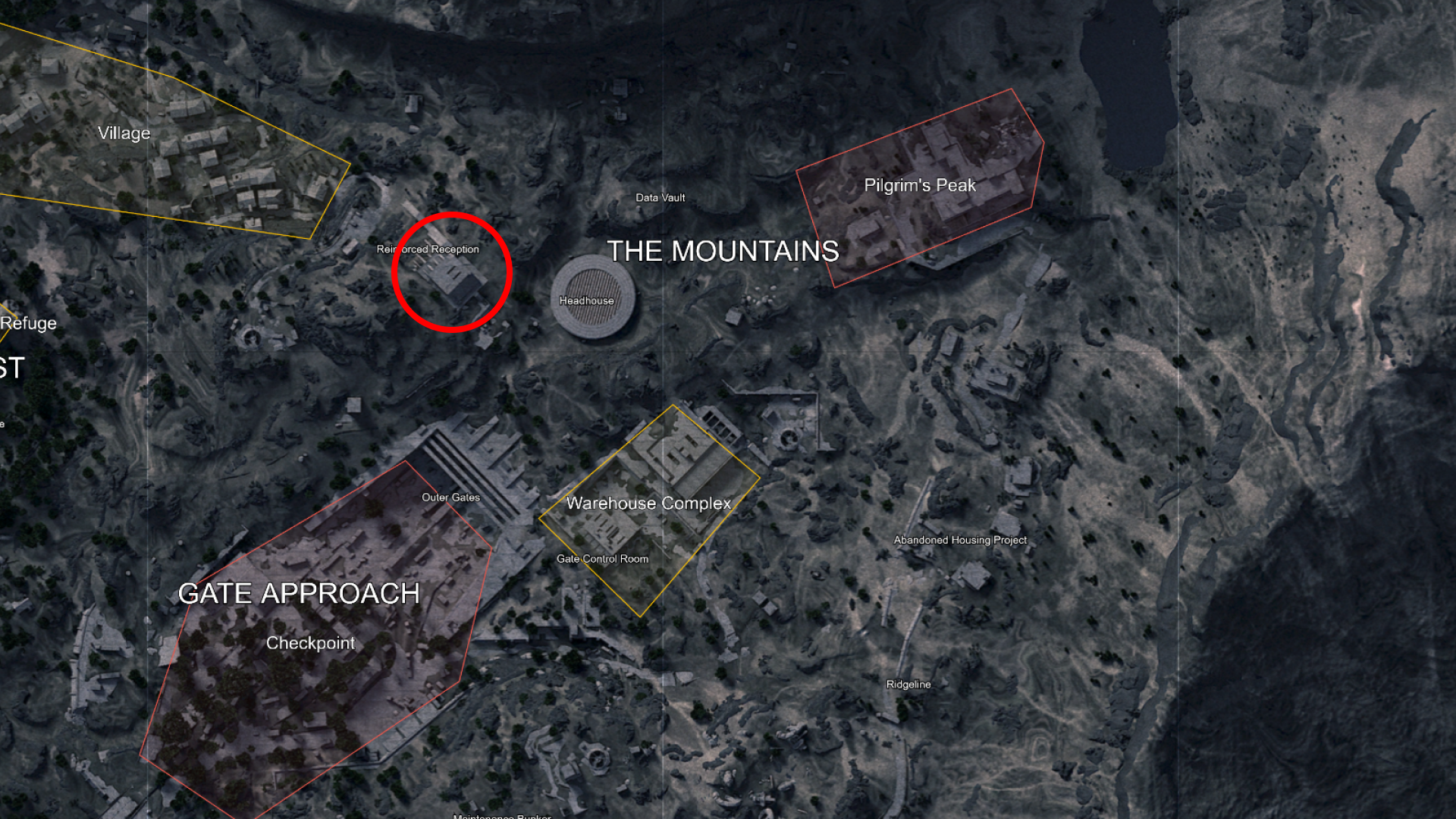1456x819 pixels.
Task: Click the Refuge label on the left edge
Action: pyautogui.click(x=29, y=323)
